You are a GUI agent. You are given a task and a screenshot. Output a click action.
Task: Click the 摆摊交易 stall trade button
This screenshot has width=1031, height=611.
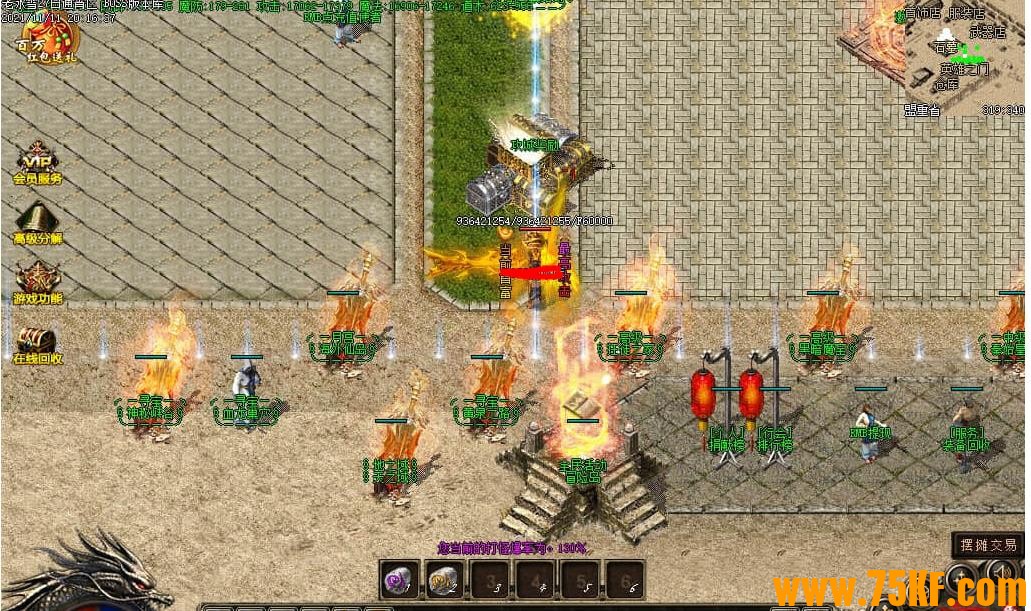point(987,545)
